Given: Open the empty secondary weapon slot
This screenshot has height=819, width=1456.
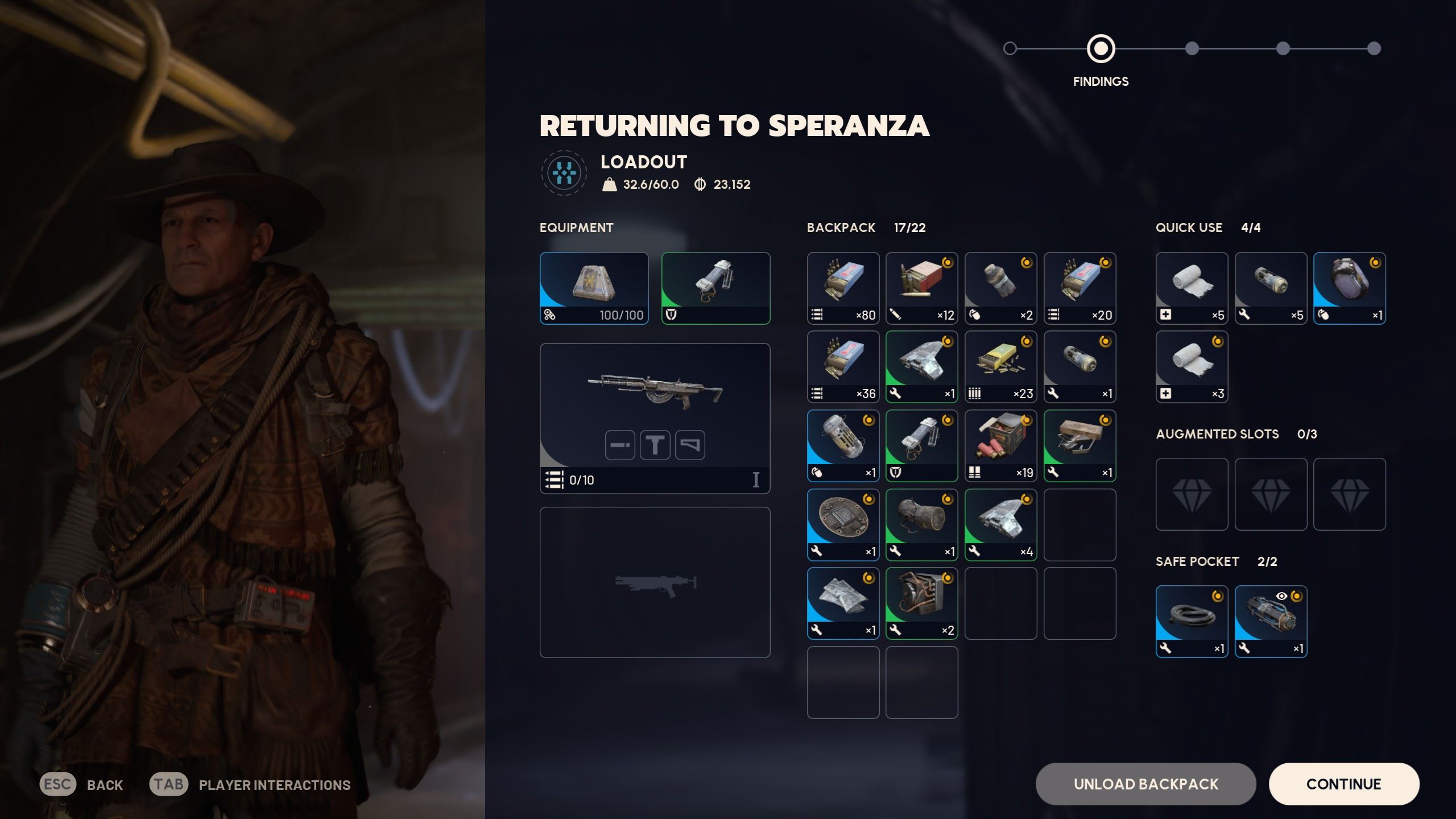Looking at the screenshot, I should (655, 582).
